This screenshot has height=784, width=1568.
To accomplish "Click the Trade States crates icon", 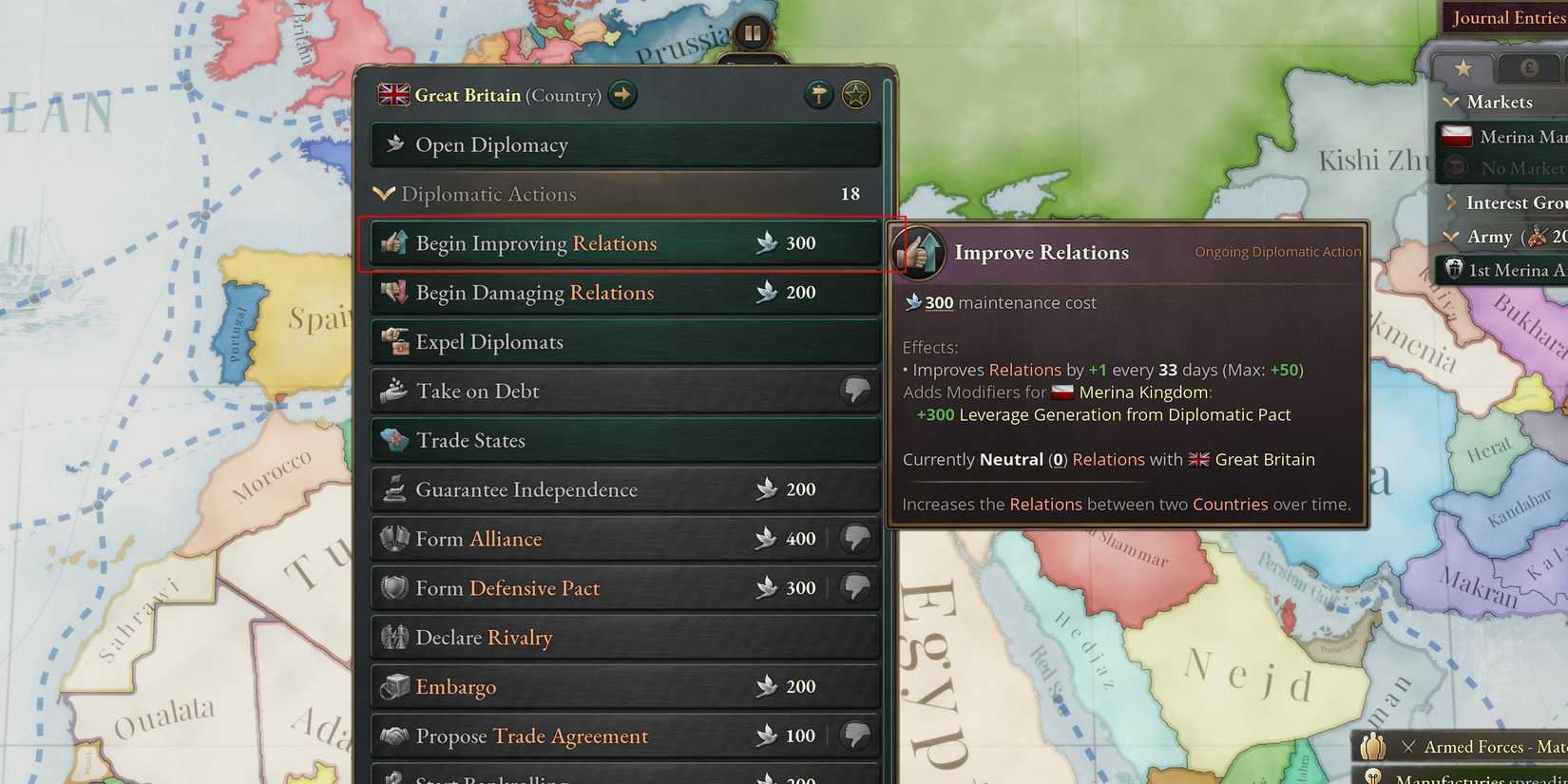I will click(x=394, y=440).
